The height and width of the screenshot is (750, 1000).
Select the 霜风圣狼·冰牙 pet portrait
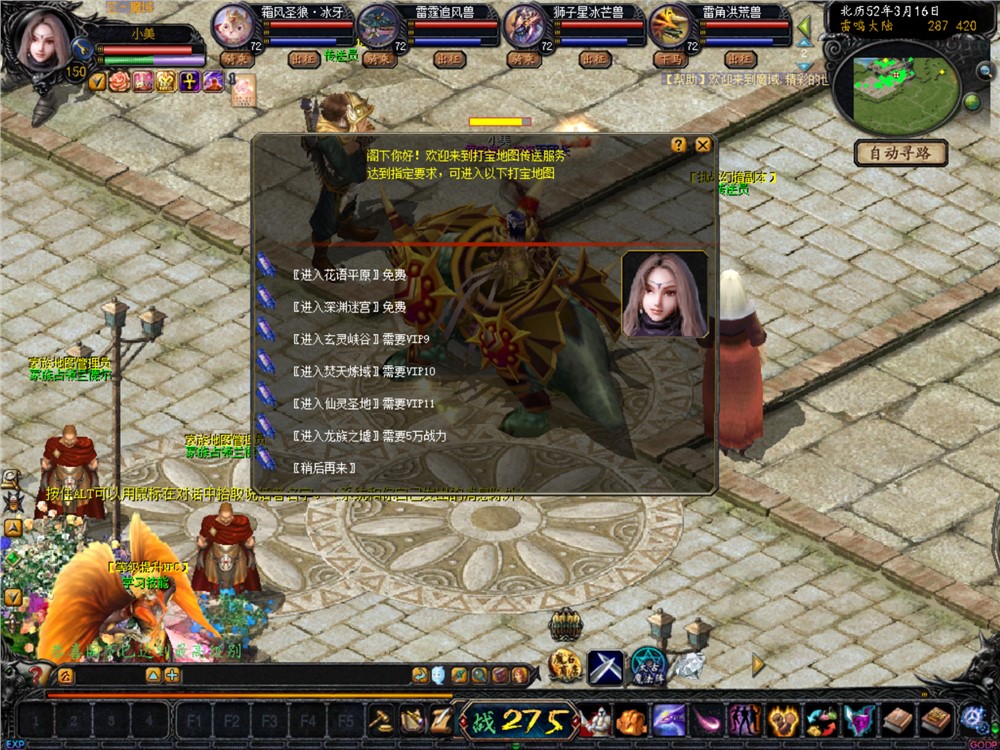pyautogui.click(x=232, y=25)
